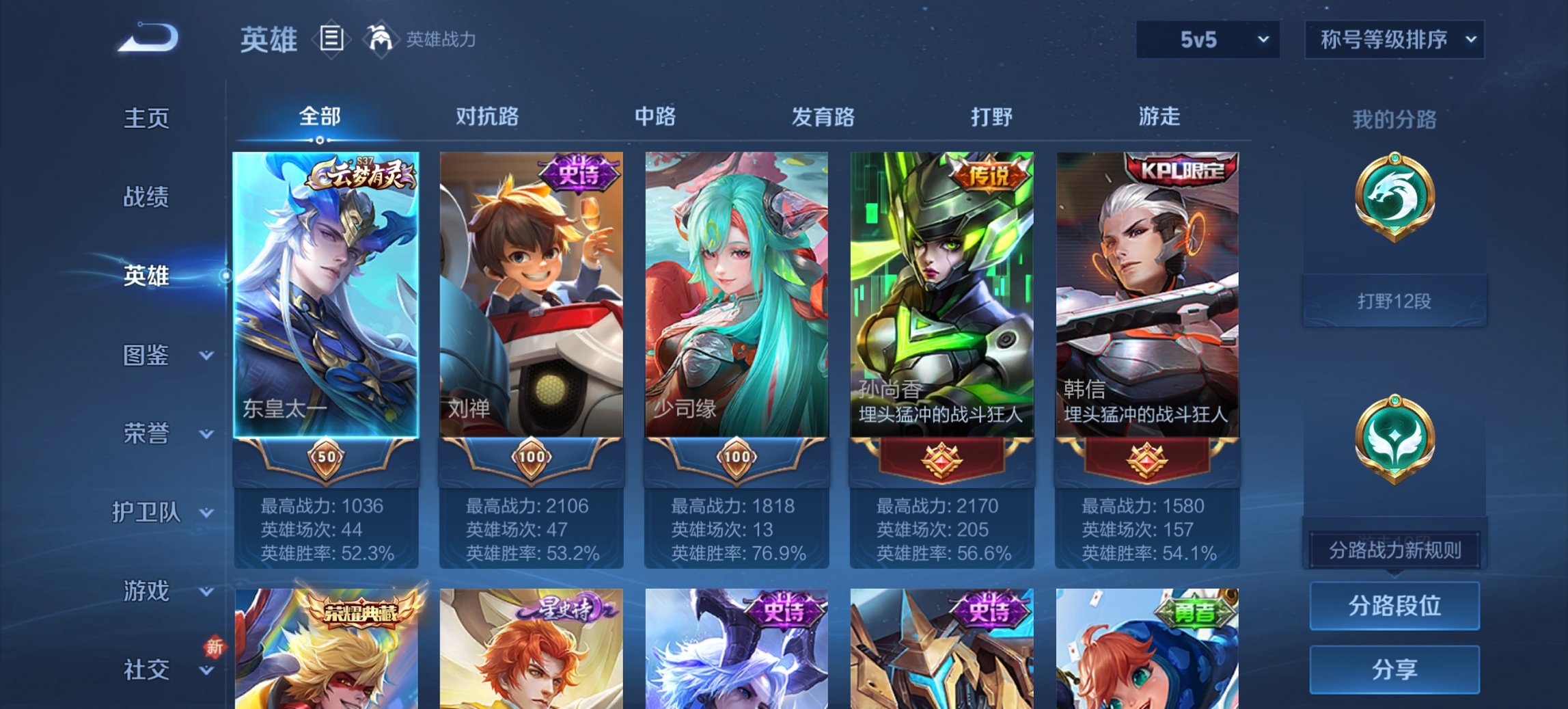Open the 5v5 mode dropdown
The width and height of the screenshot is (1568, 709).
click(x=1207, y=40)
